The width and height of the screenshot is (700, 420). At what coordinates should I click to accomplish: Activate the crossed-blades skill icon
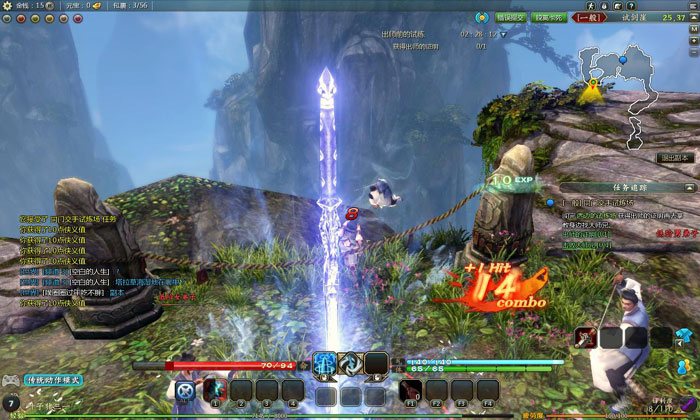point(186,391)
